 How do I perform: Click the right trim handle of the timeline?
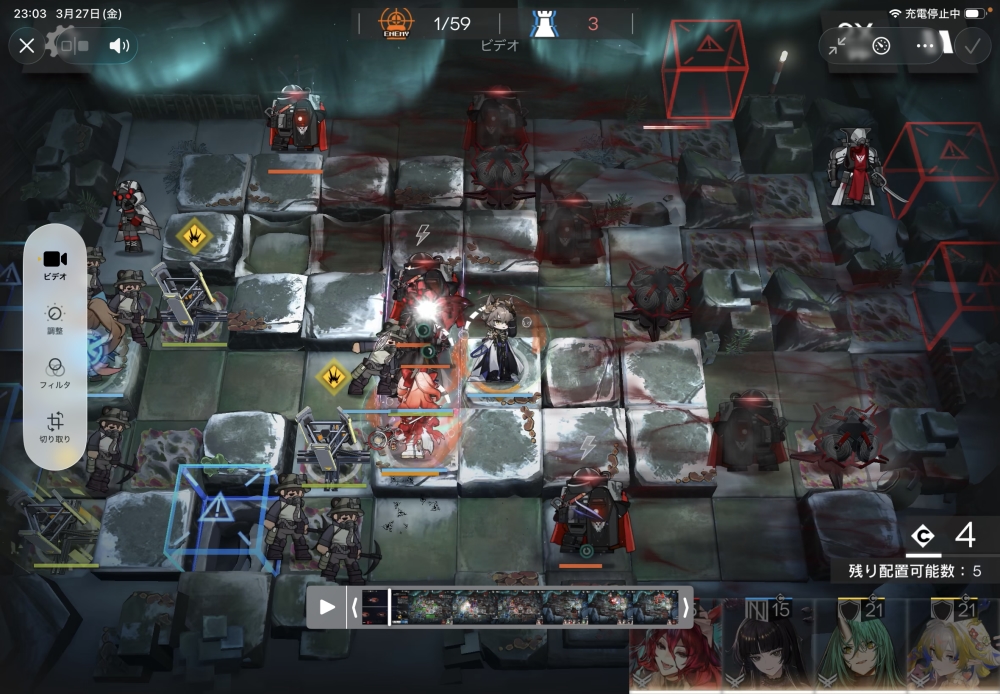pos(685,607)
